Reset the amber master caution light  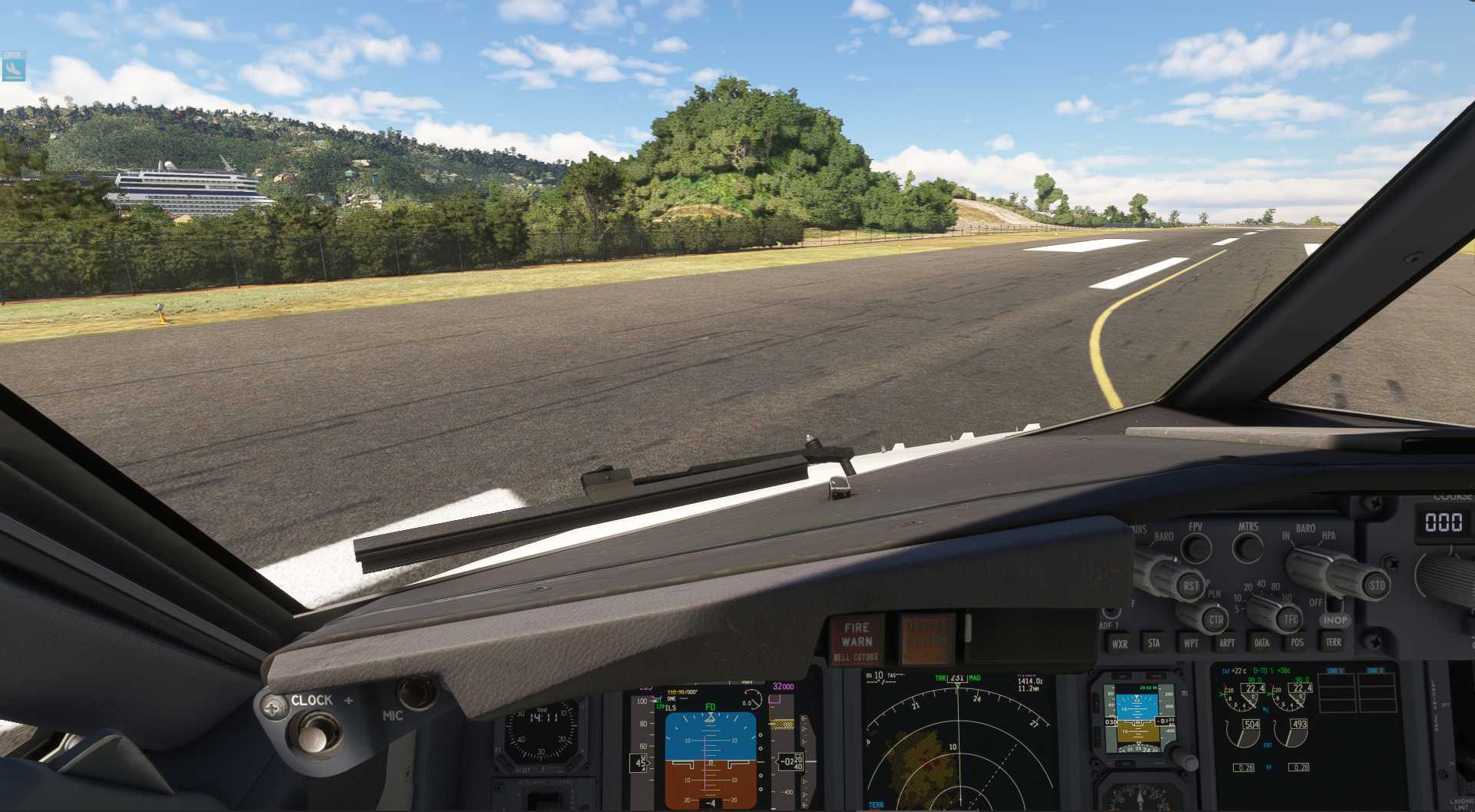point(927,638)
